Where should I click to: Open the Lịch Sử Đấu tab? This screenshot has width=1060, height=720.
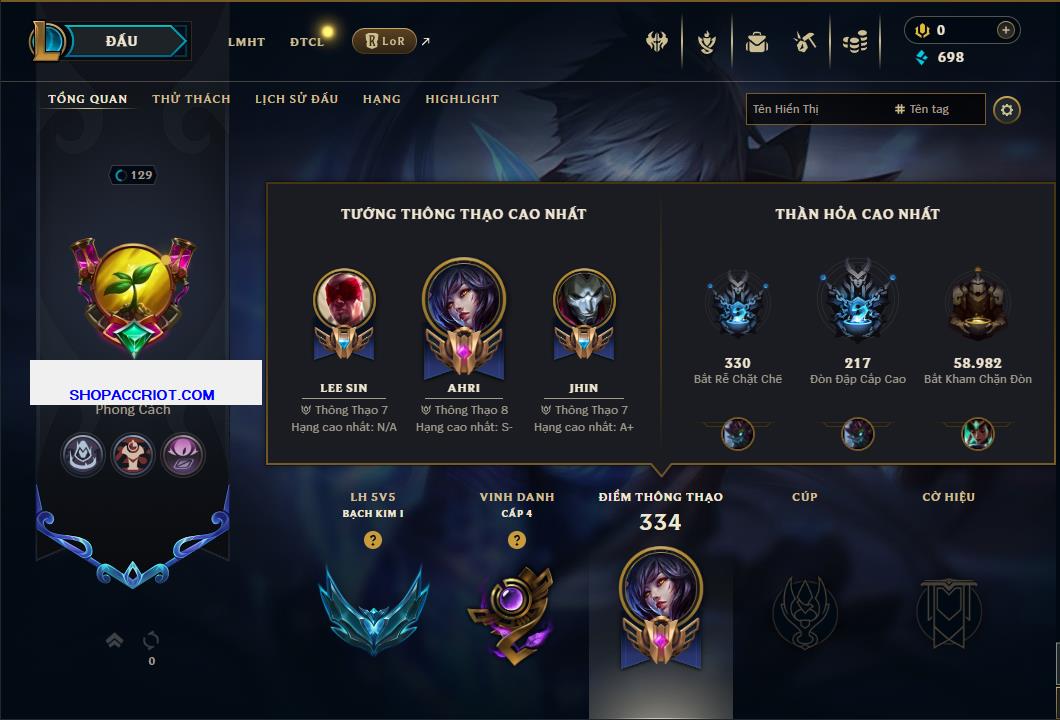[x=296, y=99]
